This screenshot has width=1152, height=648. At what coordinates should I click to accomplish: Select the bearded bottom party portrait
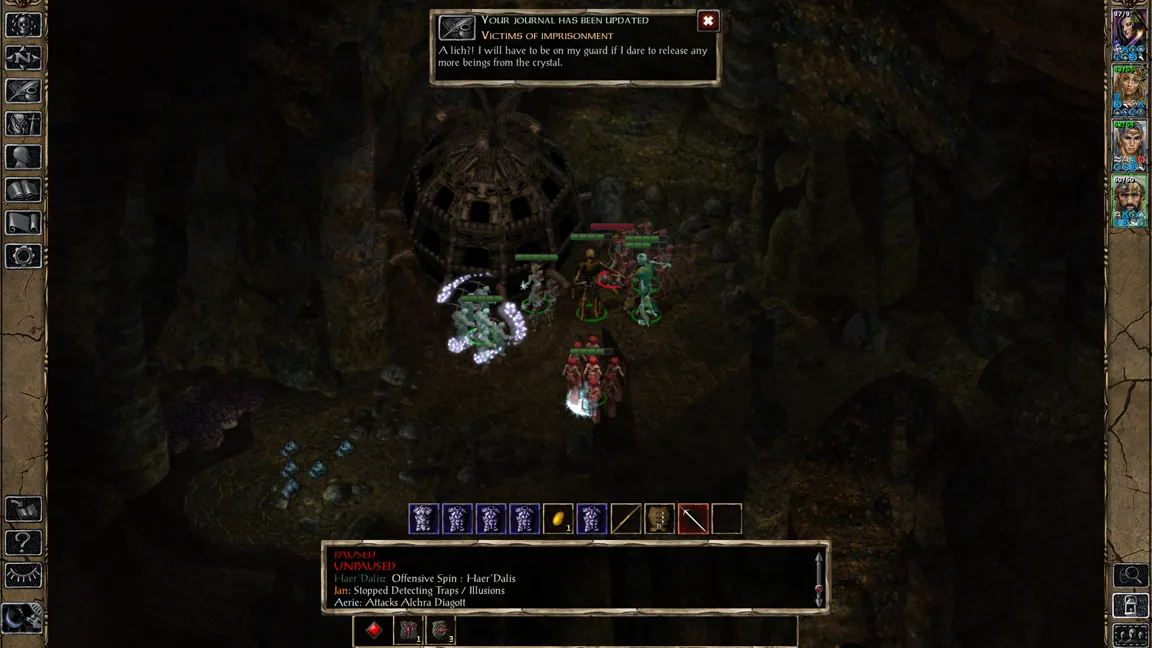coord(1130,201)
